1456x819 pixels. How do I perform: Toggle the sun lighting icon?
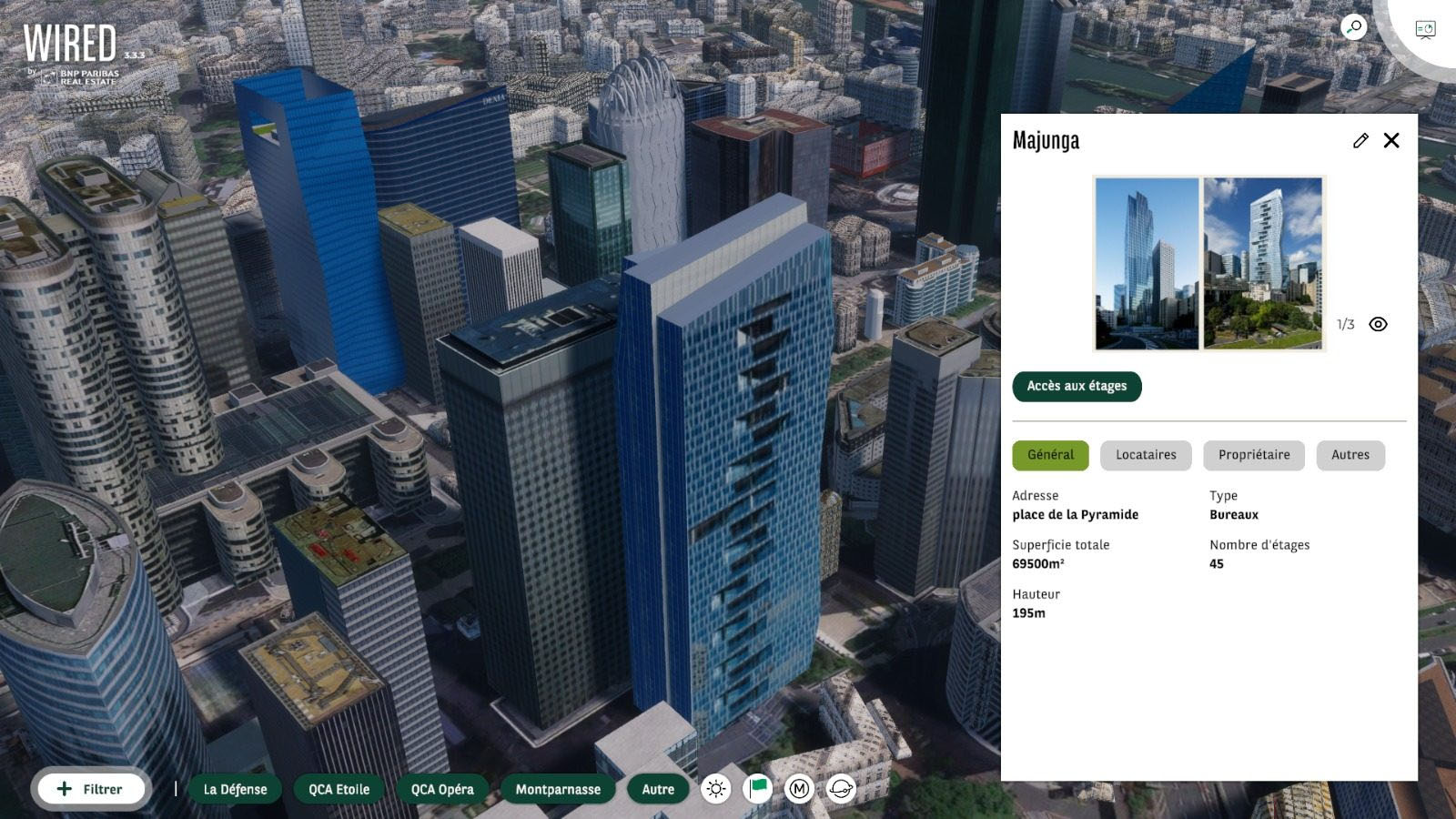[x=716, y=789]
